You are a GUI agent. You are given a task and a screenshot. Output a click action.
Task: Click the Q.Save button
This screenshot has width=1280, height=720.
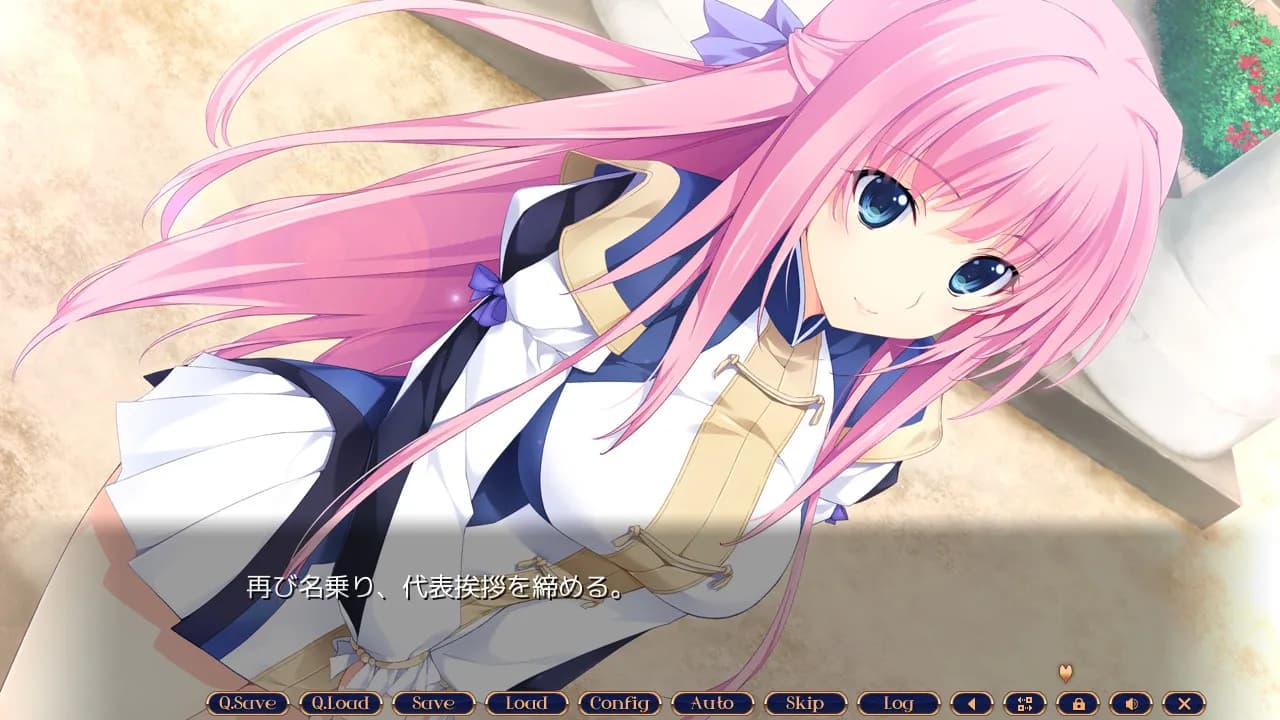247,703
